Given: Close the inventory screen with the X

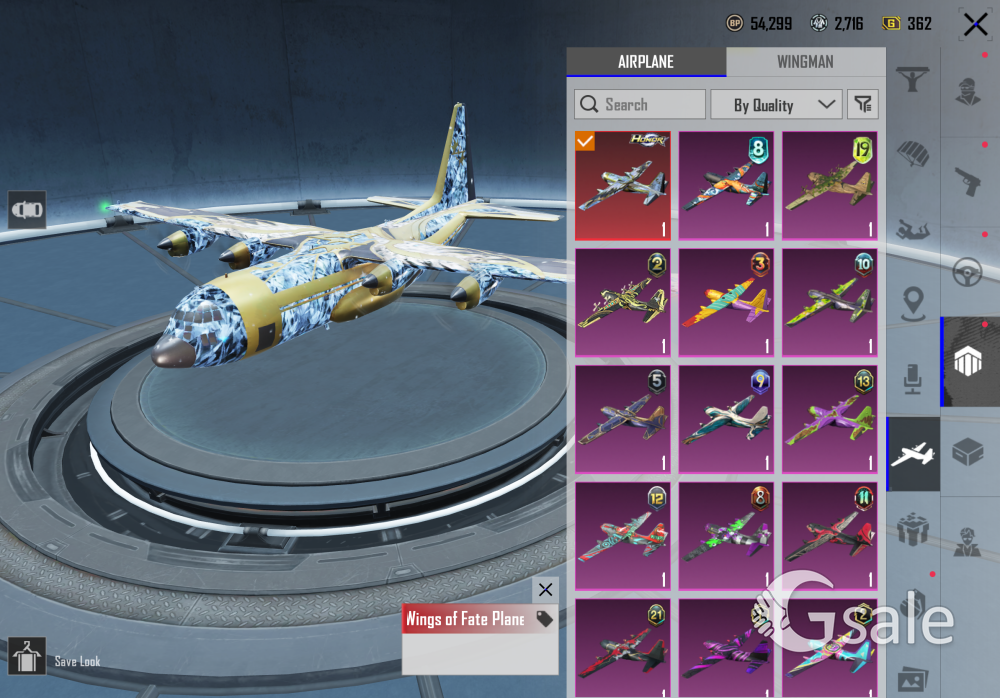Looking at the screenshot, I should (975, 24).
